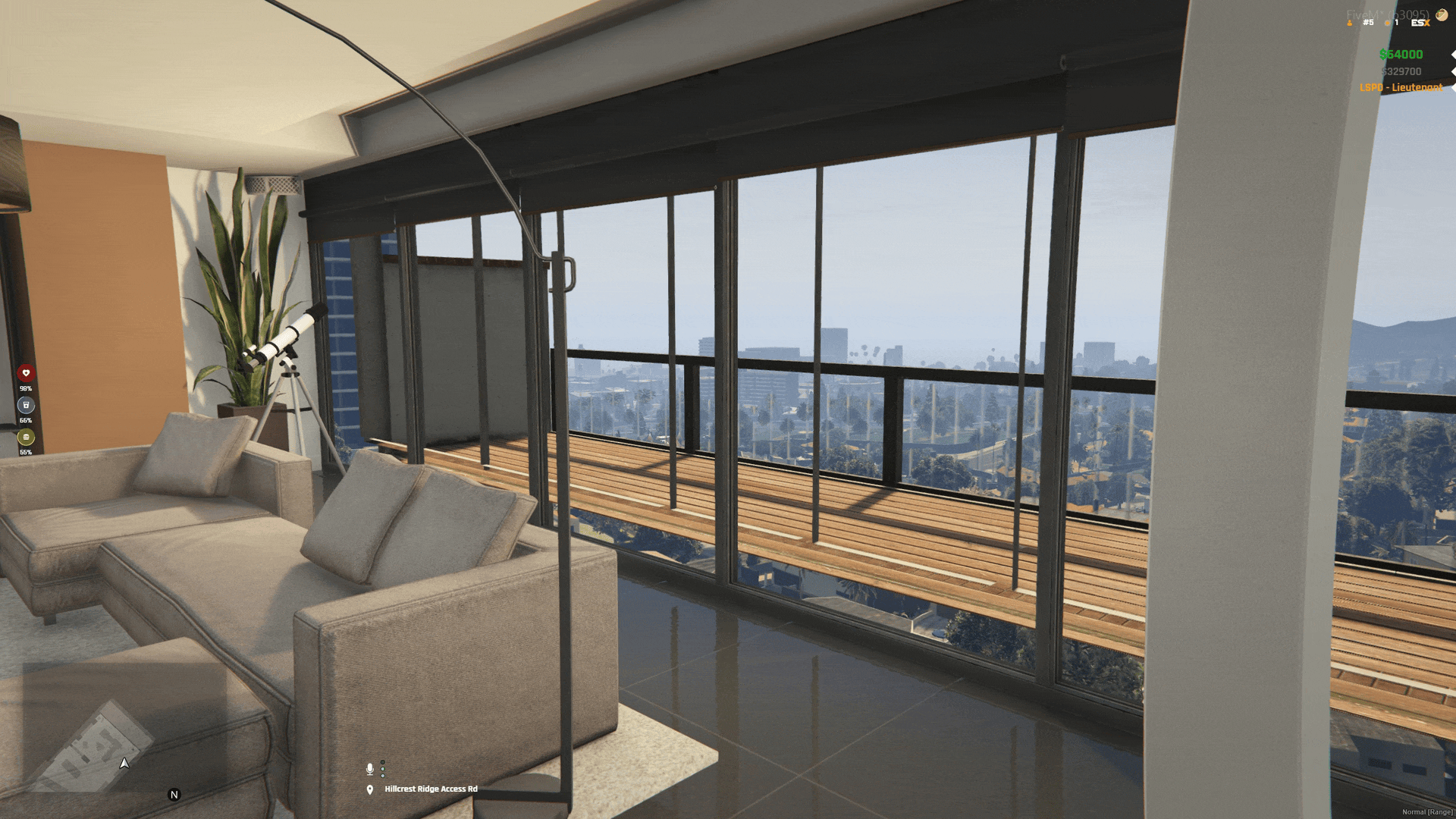
Task: Select the microphone voice icon
Action: (x=371, y=769)
